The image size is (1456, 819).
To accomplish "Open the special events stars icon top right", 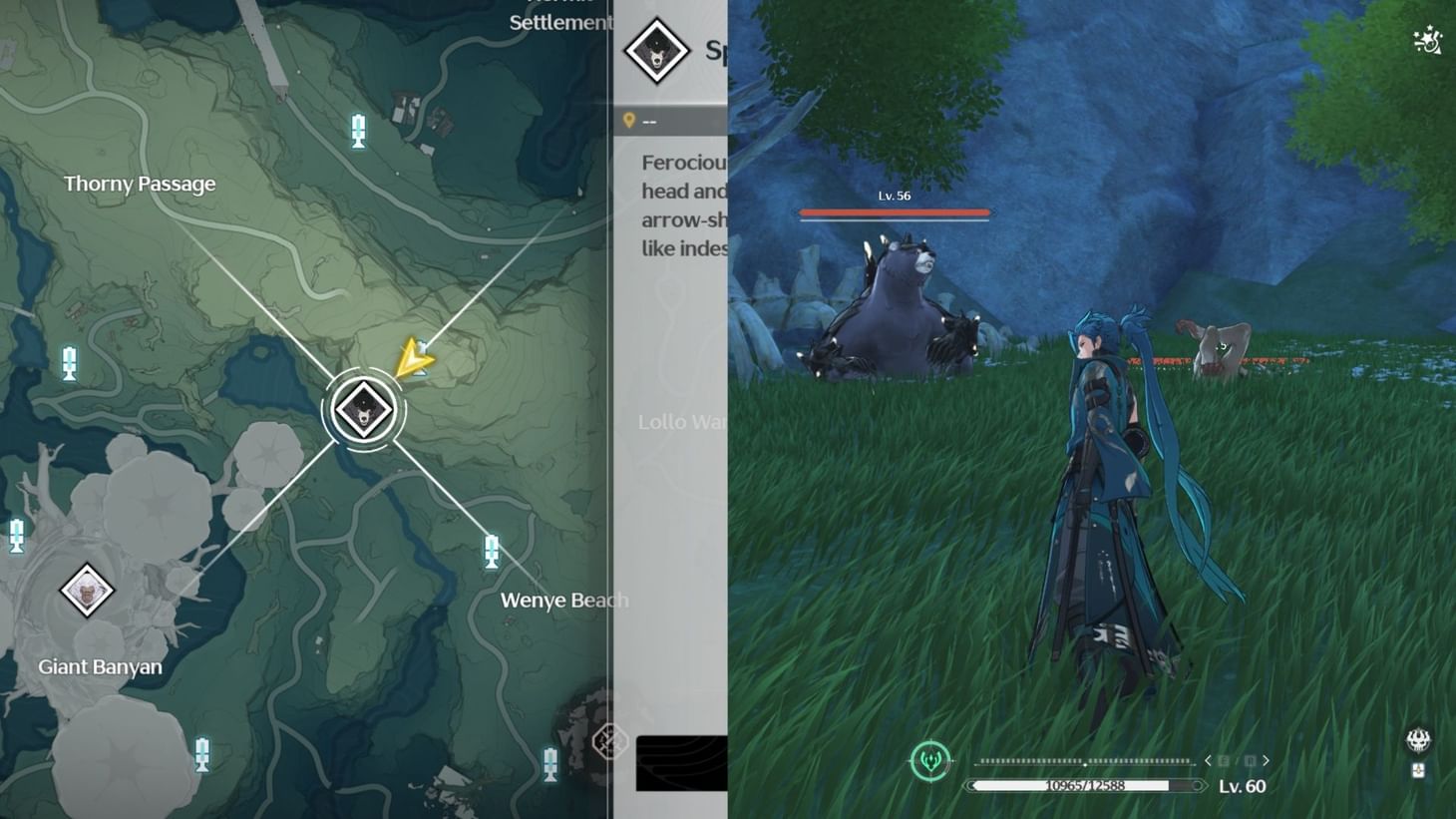I will click(1425, 42).
